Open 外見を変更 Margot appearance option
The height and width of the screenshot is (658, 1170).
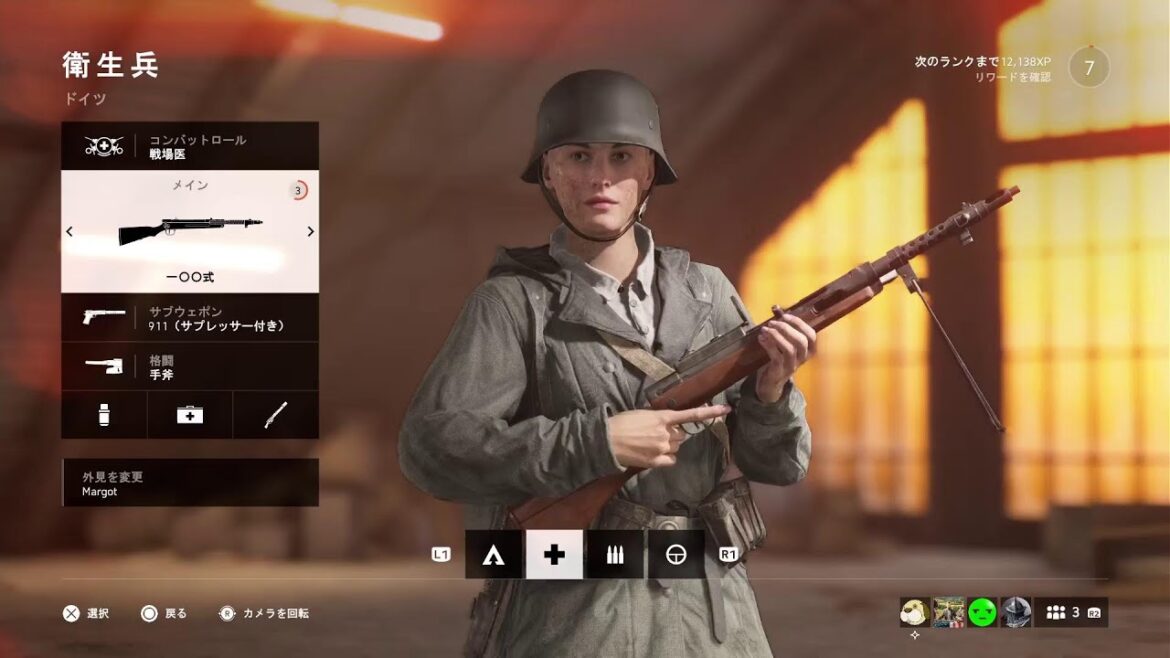click(x=190, y=483)
